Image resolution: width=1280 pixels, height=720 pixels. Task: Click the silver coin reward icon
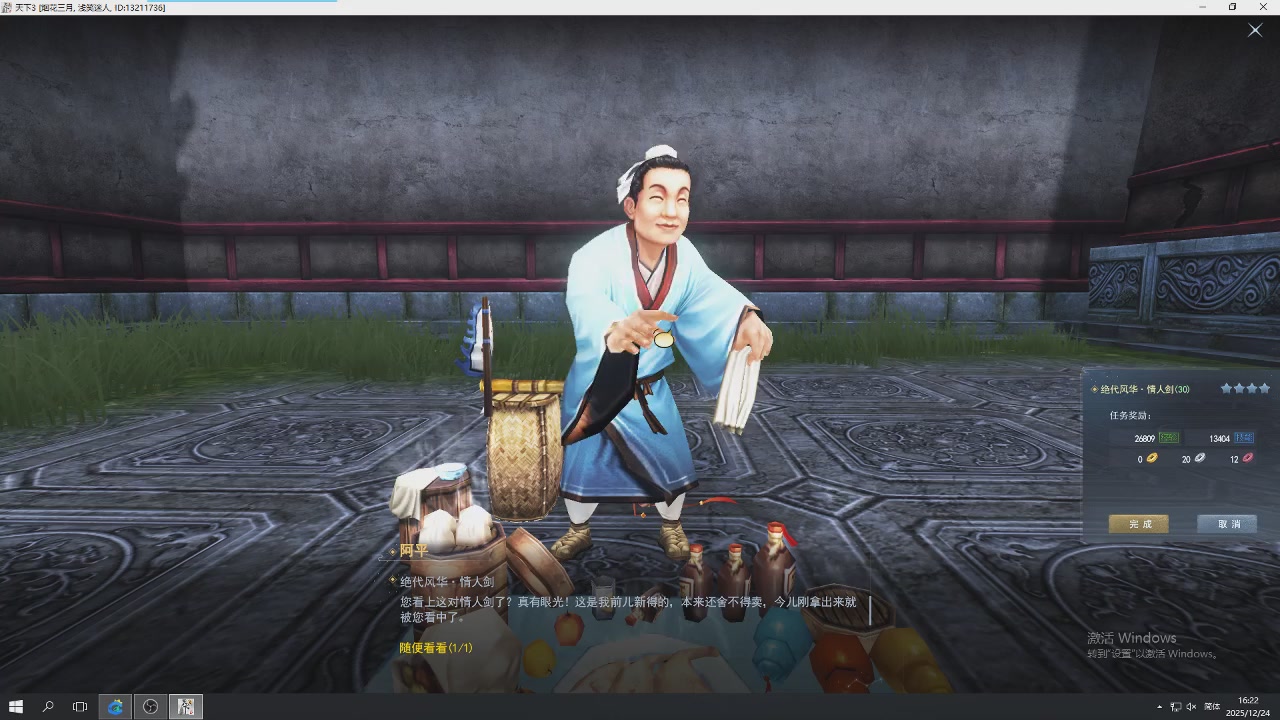1200,458
